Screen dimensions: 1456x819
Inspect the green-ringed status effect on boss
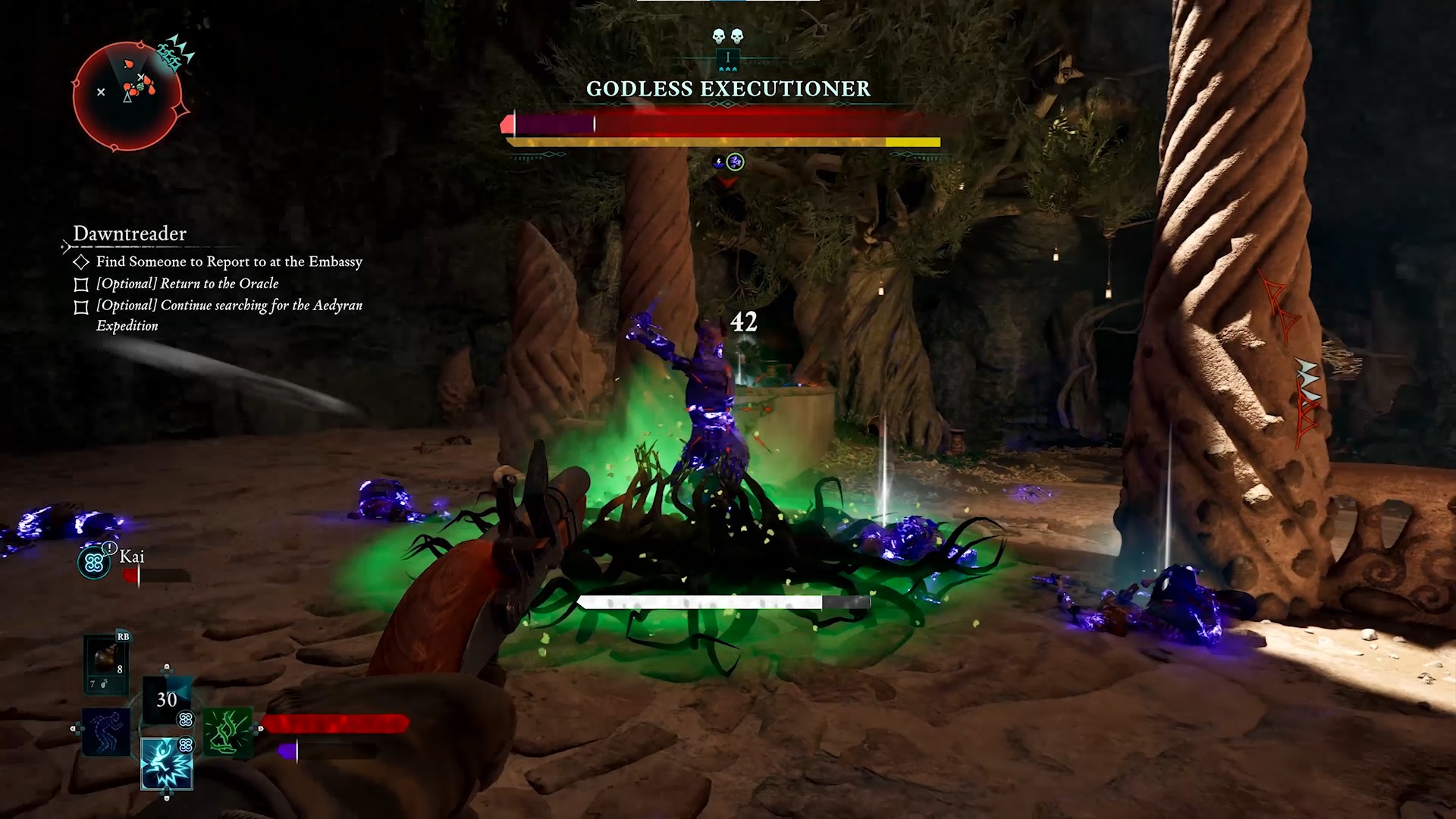pos(735,162)
